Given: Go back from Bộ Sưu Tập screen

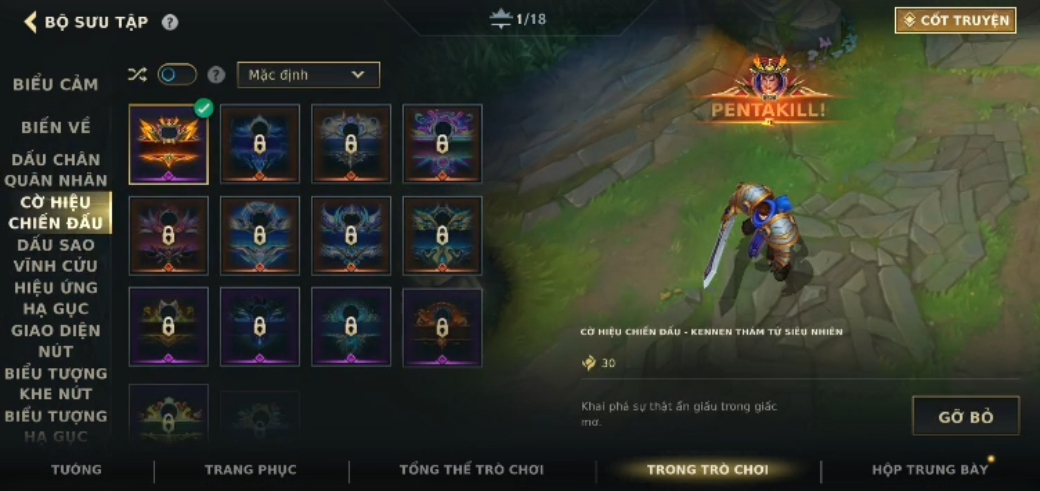Looking at the screenshot, I should tap(31, 22).
